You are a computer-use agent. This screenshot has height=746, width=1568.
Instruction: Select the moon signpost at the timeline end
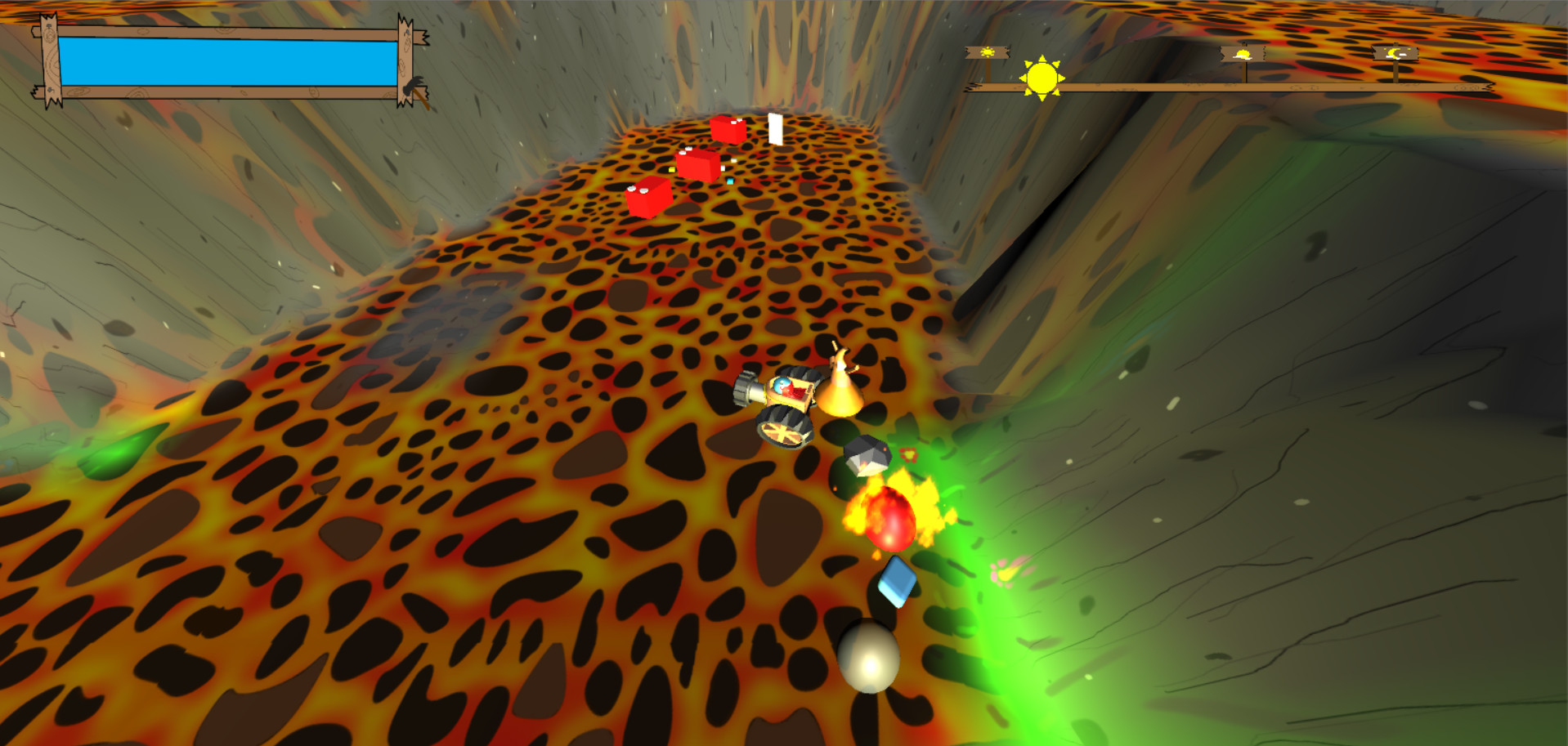[x=1396, y=53]
